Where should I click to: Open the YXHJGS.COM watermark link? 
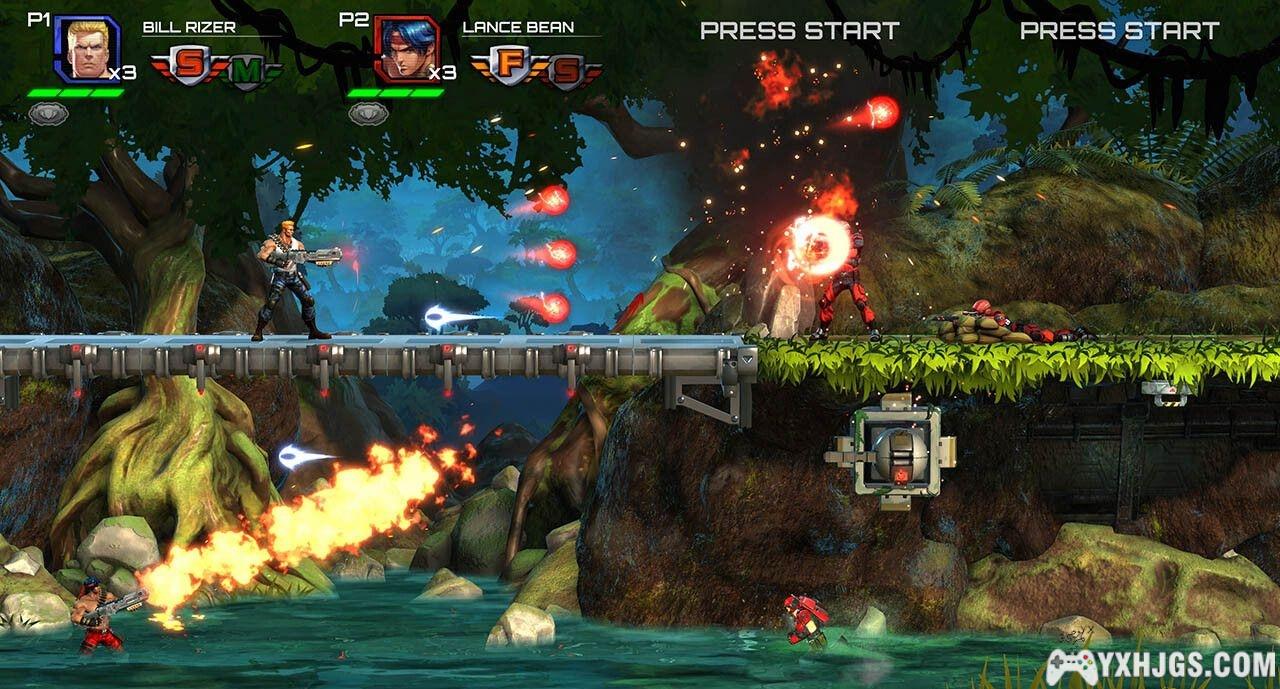1161,665
